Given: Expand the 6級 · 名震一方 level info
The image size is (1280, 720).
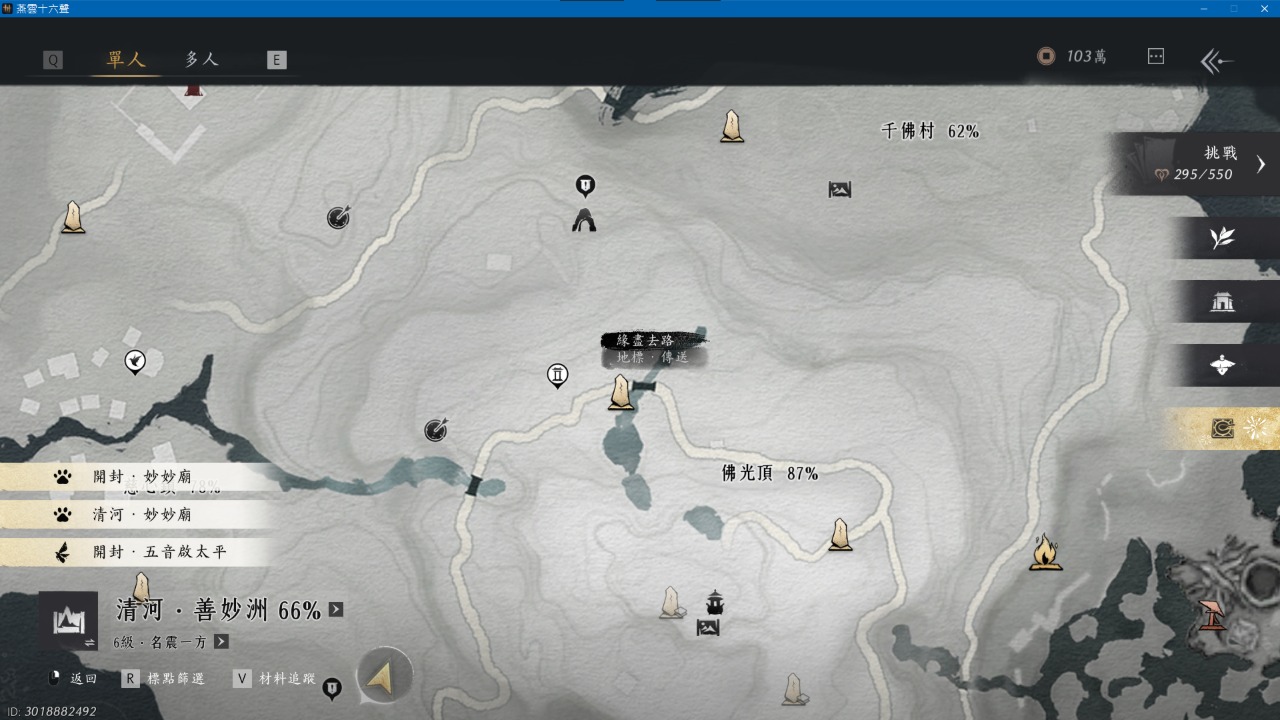Looking at the screenshot, I should click(221, 642).
